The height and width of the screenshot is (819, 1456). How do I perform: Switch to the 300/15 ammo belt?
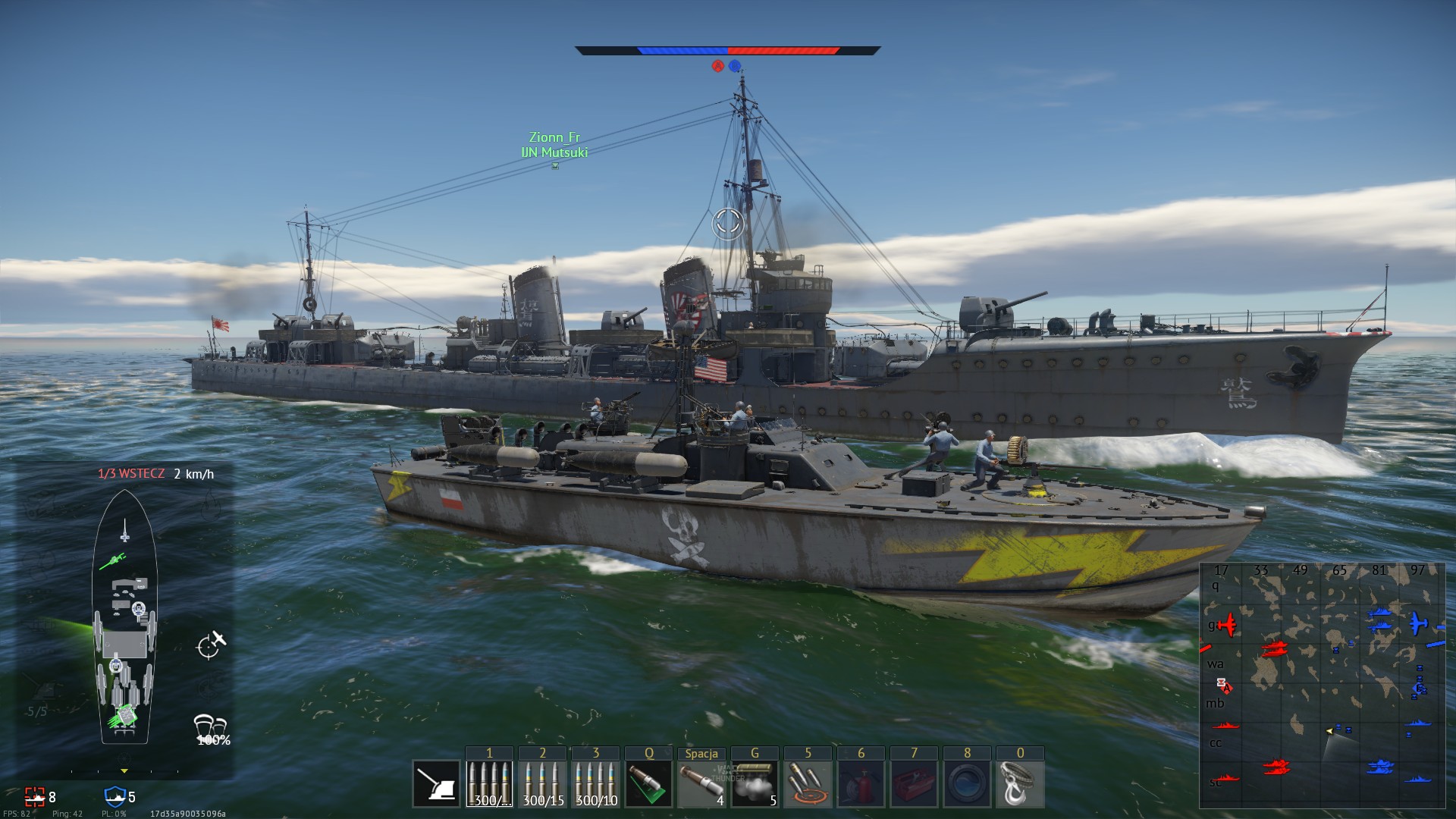pyautogui.click(x=542, y=784)
